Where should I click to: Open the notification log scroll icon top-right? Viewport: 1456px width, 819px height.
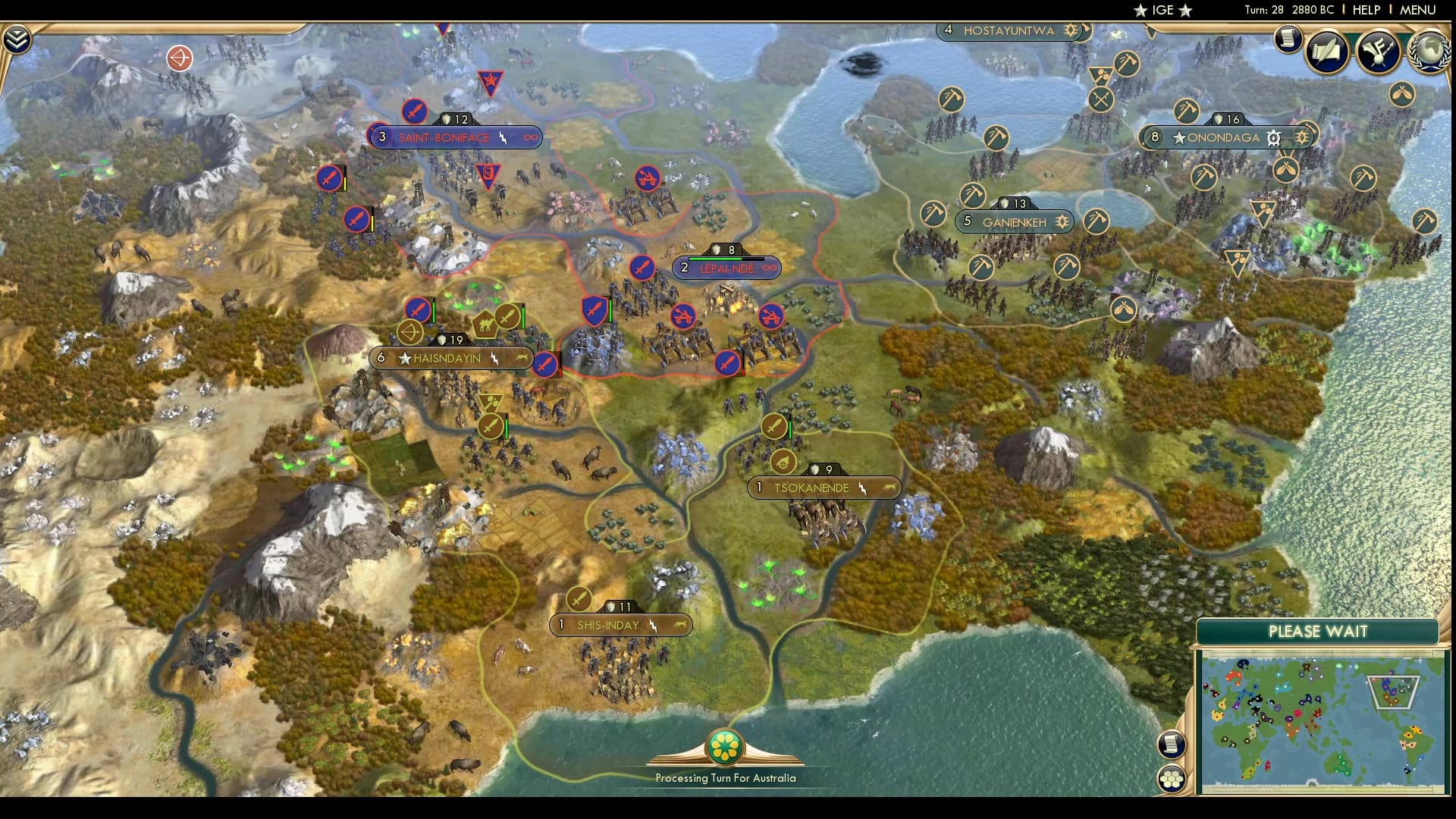(x=1288, y=39)
